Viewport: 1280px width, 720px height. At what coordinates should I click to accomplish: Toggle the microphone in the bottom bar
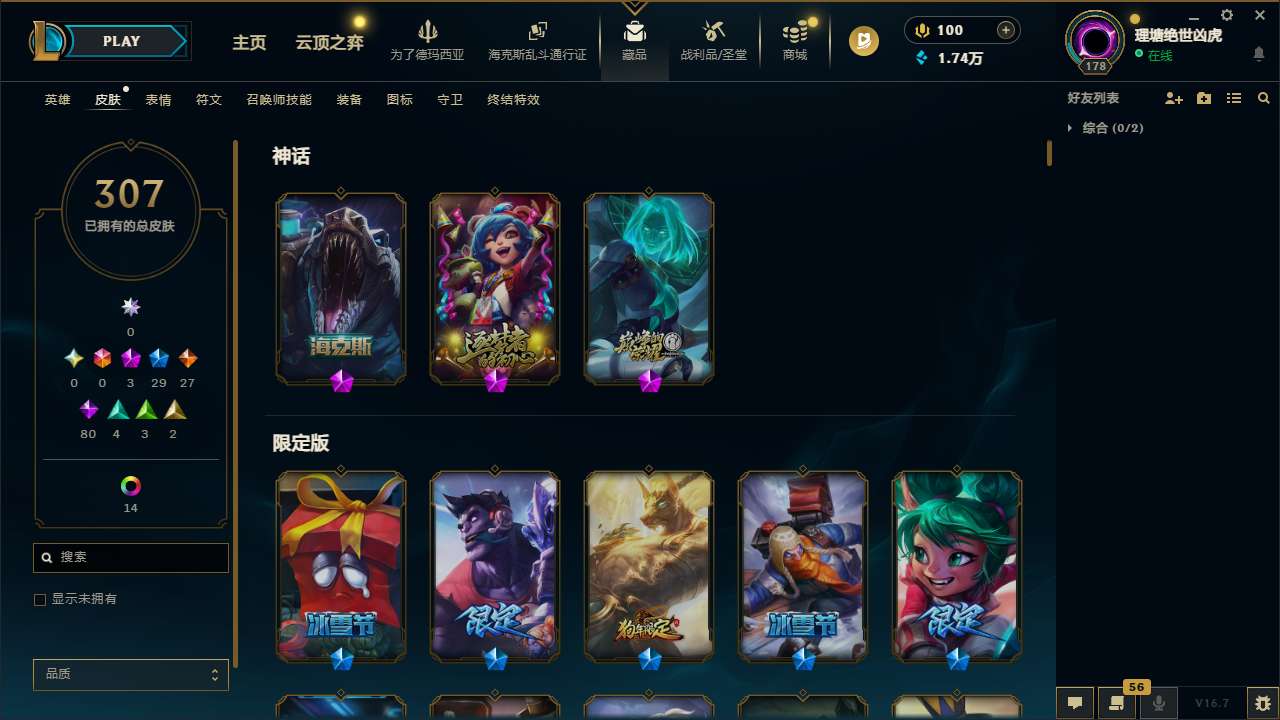pos(1158,701)
